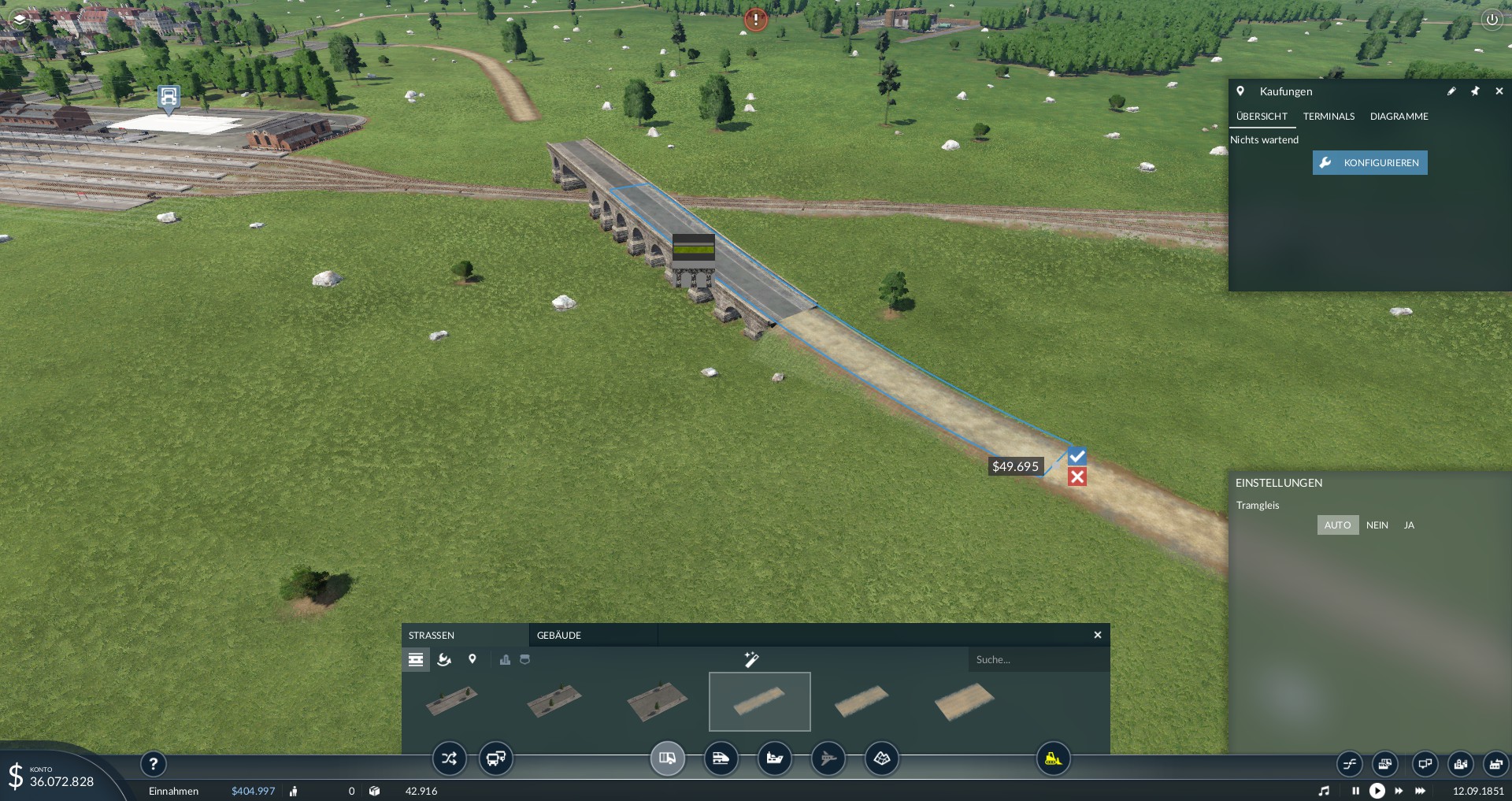The width and height of the screenshot is (1512, 801).
Task: Switch to the GEBÄUDE tab
Action: pyautogui.click(x=559, y=636)
